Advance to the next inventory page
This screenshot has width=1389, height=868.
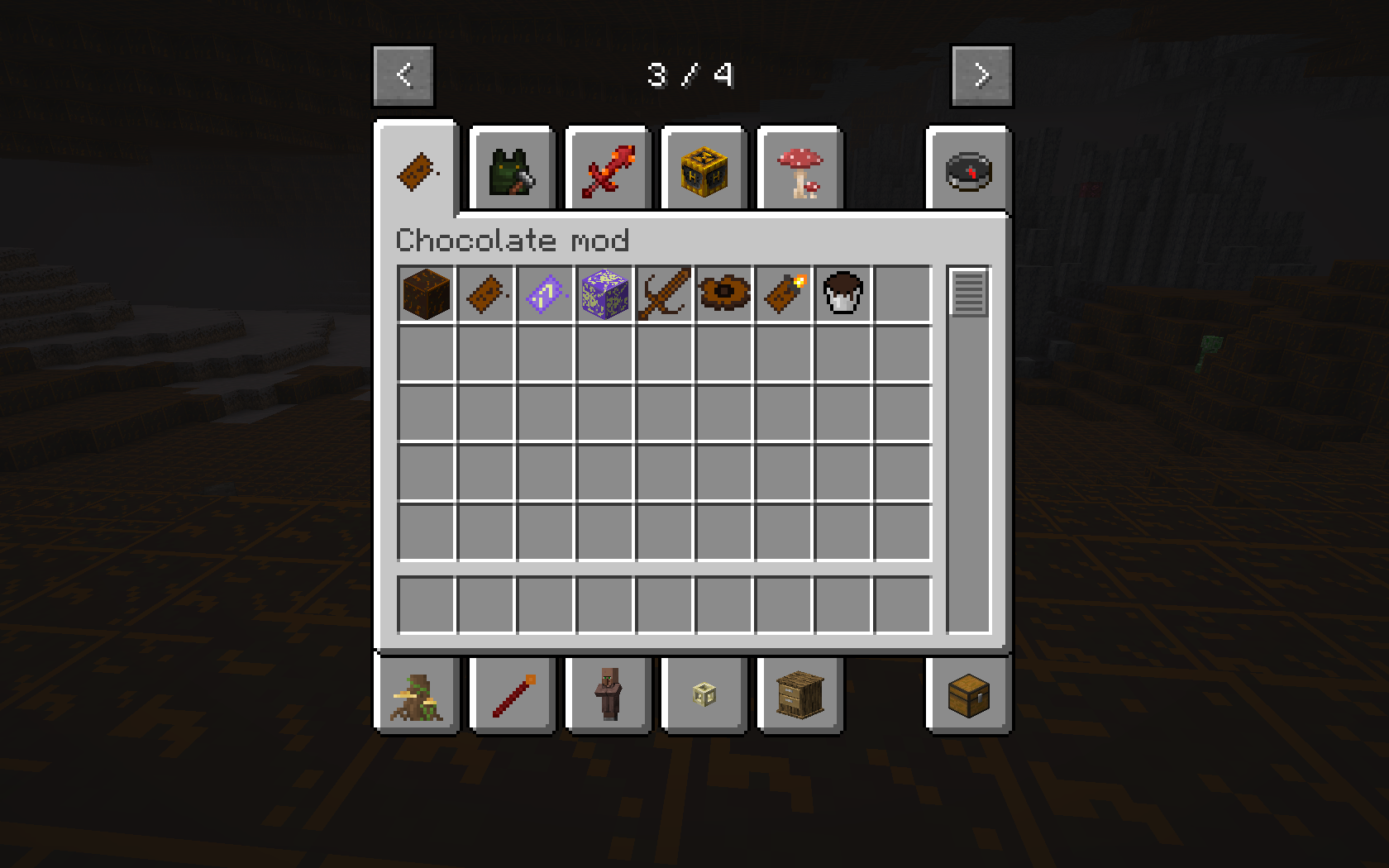[982, 74]
